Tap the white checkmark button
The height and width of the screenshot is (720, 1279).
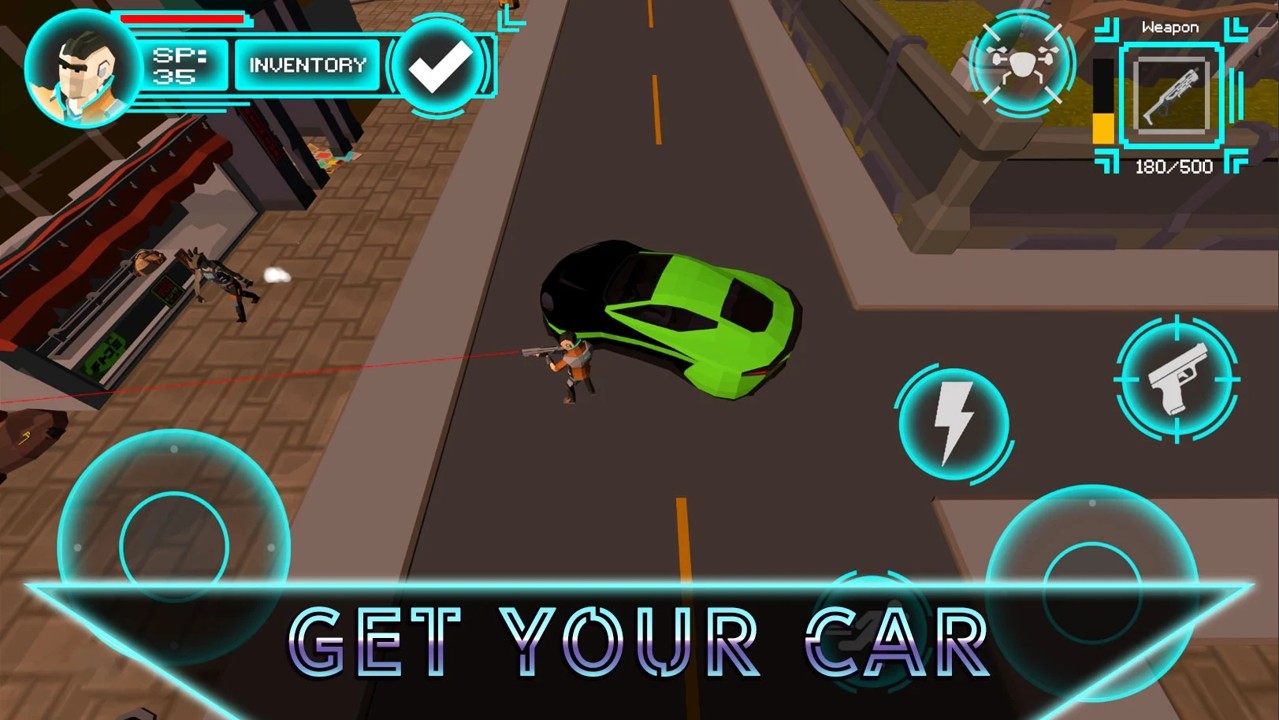tap(440, 66)
